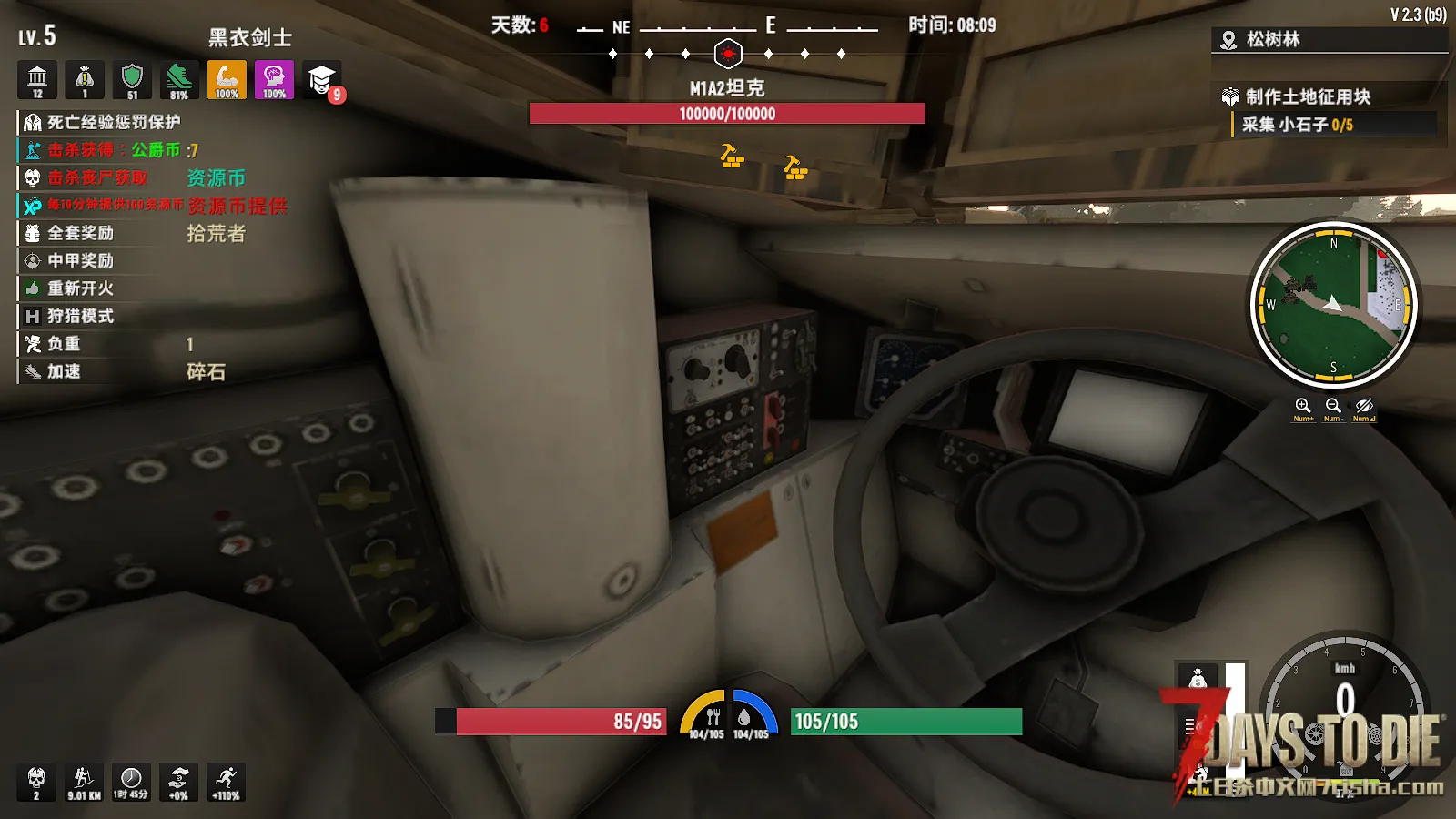Click the money bag icon in the top row

point(85,80)
